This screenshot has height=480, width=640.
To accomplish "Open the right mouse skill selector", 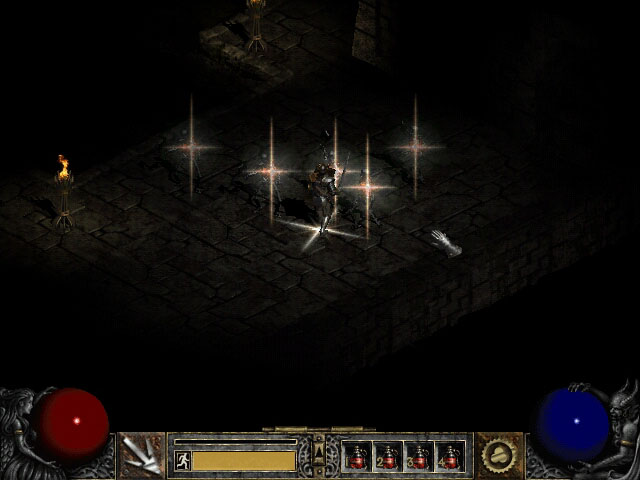I will (499, 456).
